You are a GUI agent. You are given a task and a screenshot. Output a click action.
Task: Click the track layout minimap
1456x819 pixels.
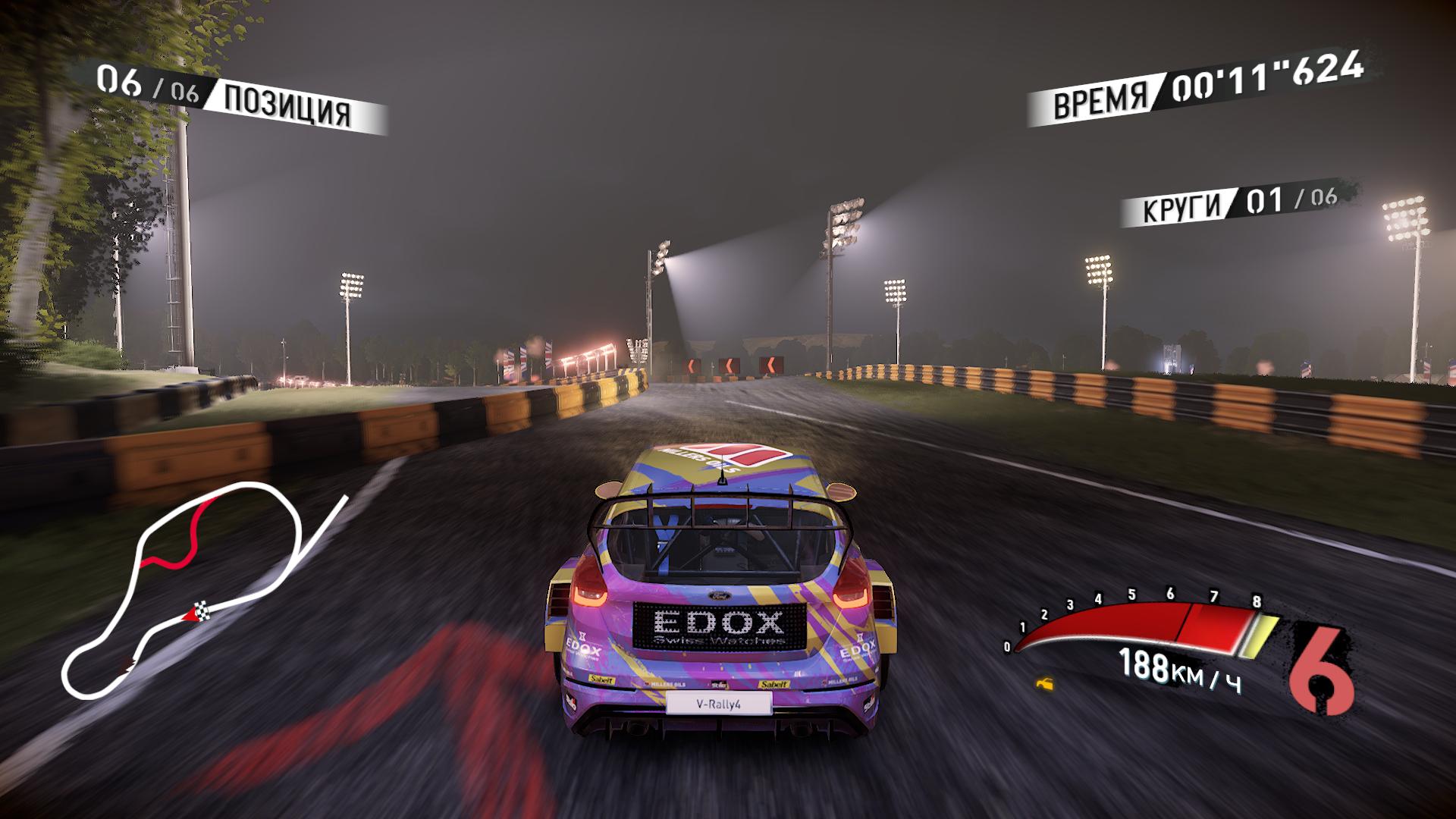coord(199,588)
